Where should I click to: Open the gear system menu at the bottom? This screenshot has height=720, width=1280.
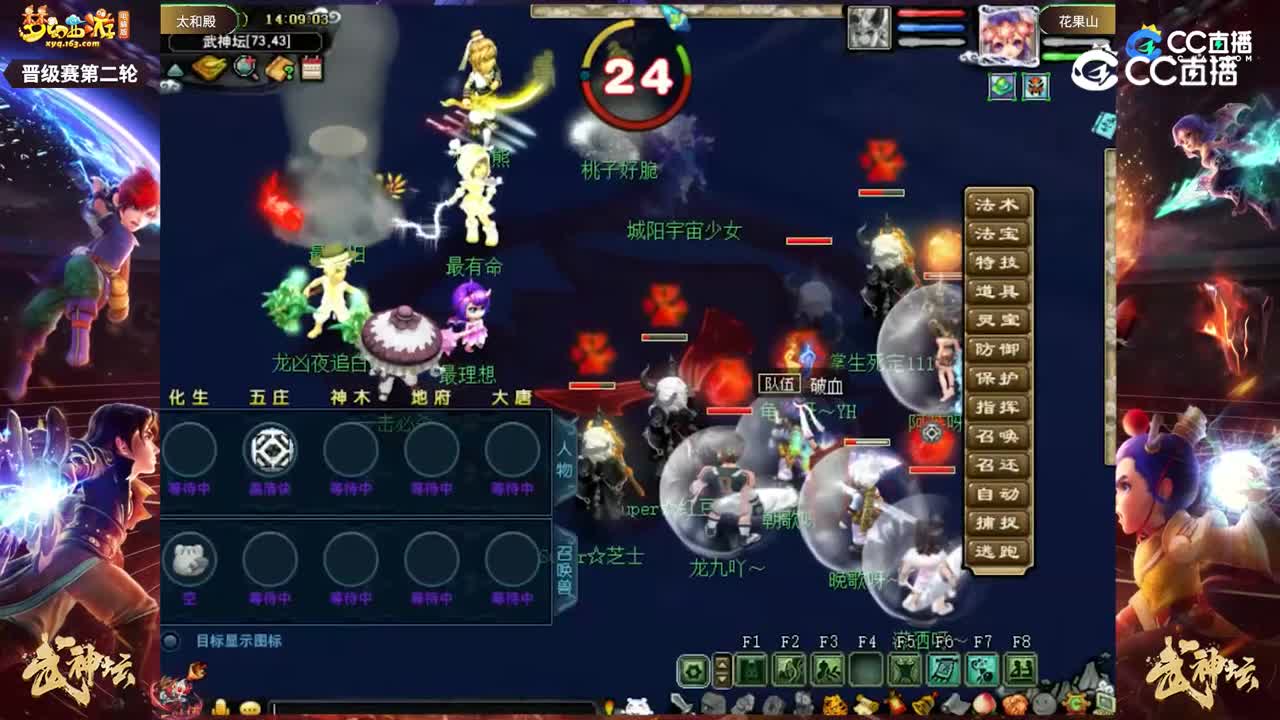click(x=693, y=671)
